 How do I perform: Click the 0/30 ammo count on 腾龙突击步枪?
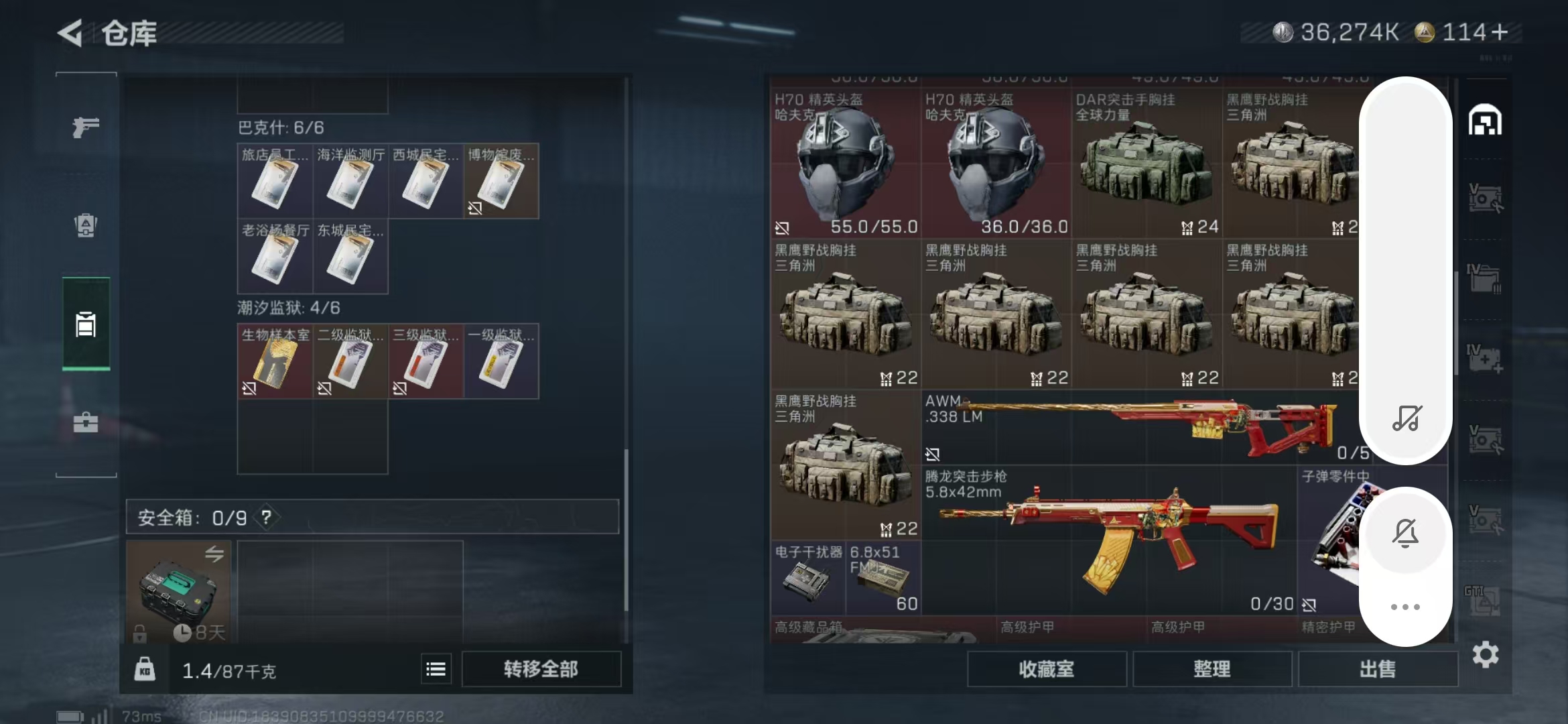point(1272,603)
